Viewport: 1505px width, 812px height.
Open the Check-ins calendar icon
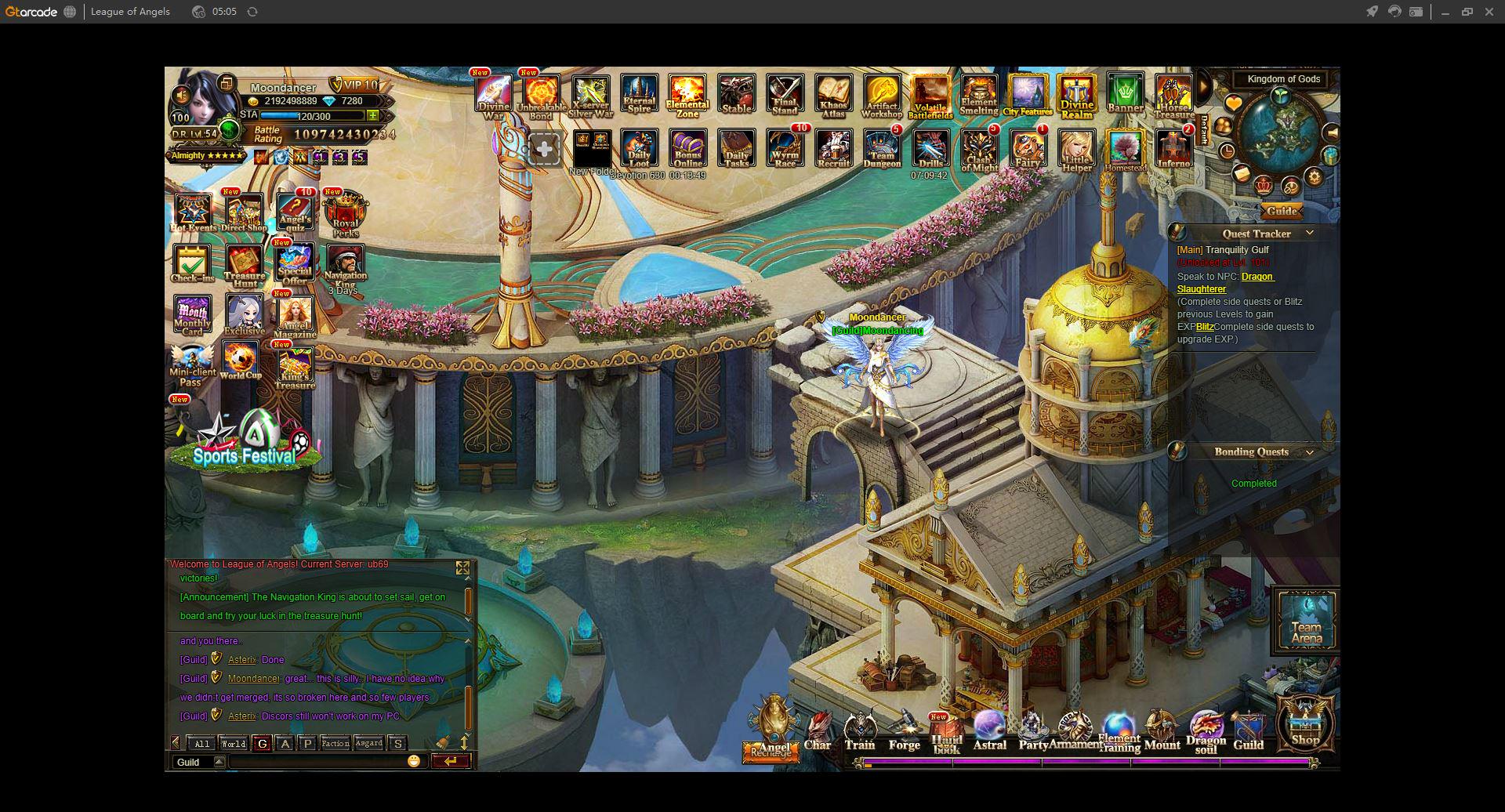point(192,263)
